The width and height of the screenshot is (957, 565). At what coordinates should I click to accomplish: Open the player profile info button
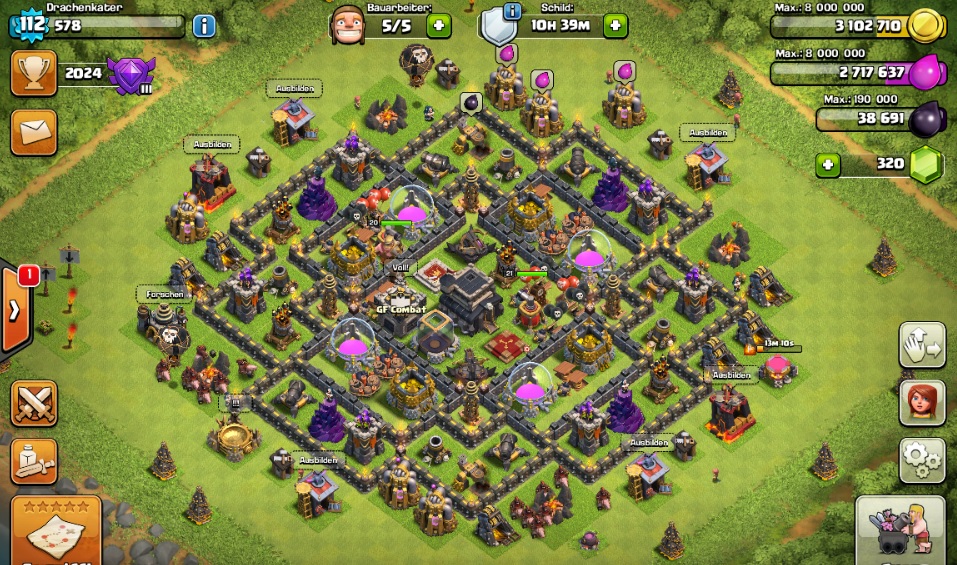pos(204,26)
